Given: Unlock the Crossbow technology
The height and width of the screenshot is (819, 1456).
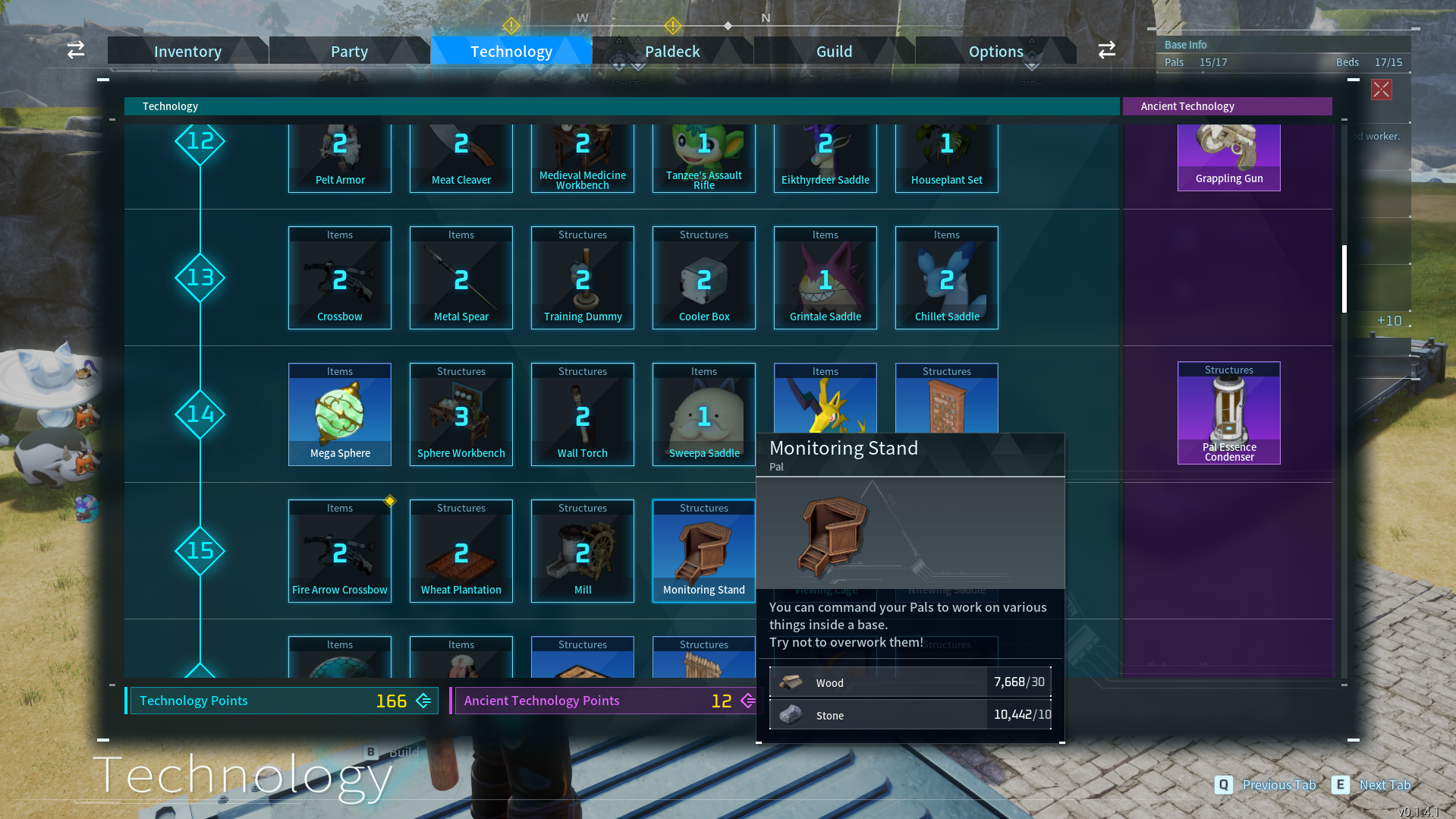Looking at the screenshot, I should click(x=340, y=279).
